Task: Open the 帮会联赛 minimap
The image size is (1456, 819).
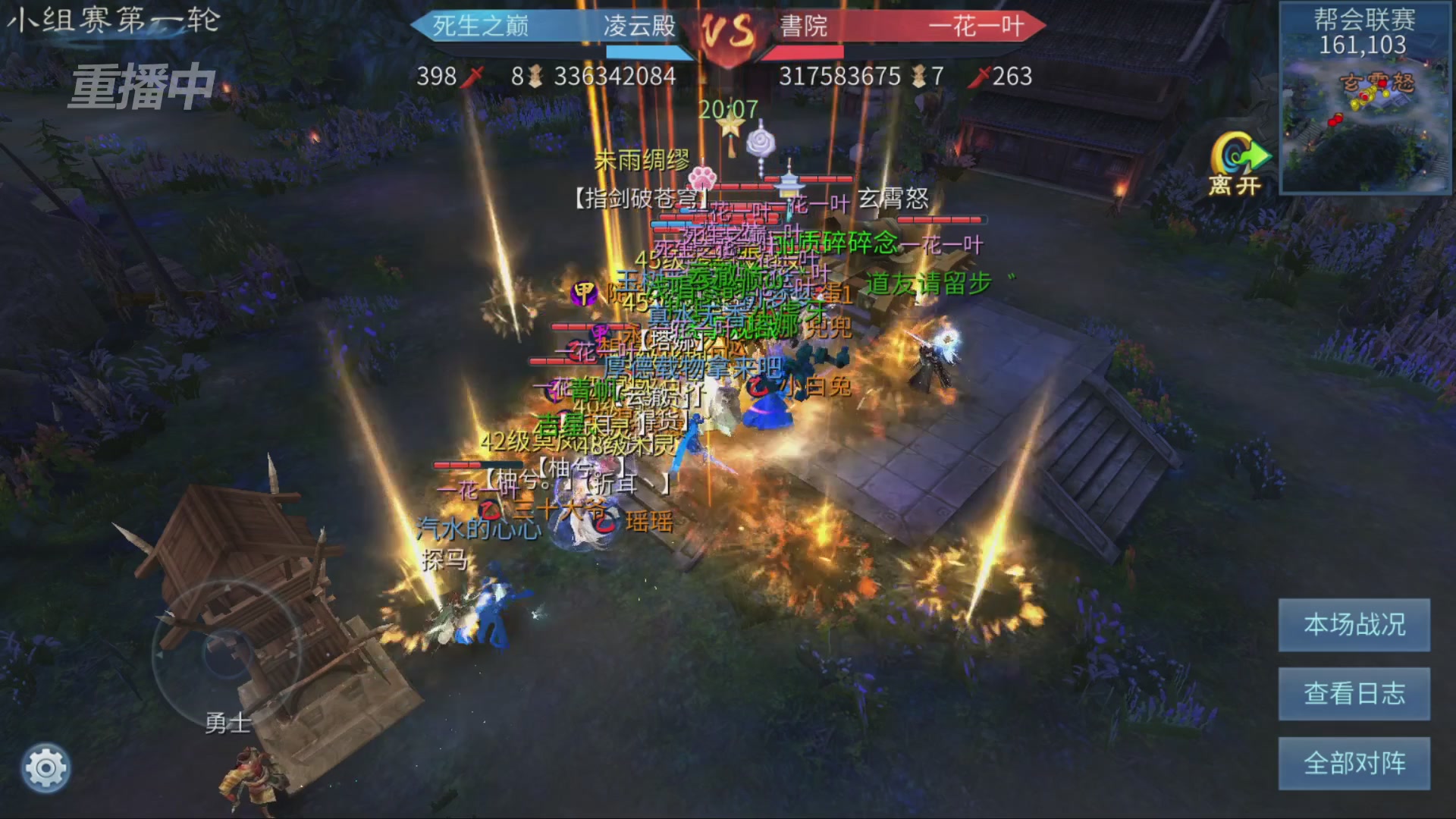Action: [1365, 99]
